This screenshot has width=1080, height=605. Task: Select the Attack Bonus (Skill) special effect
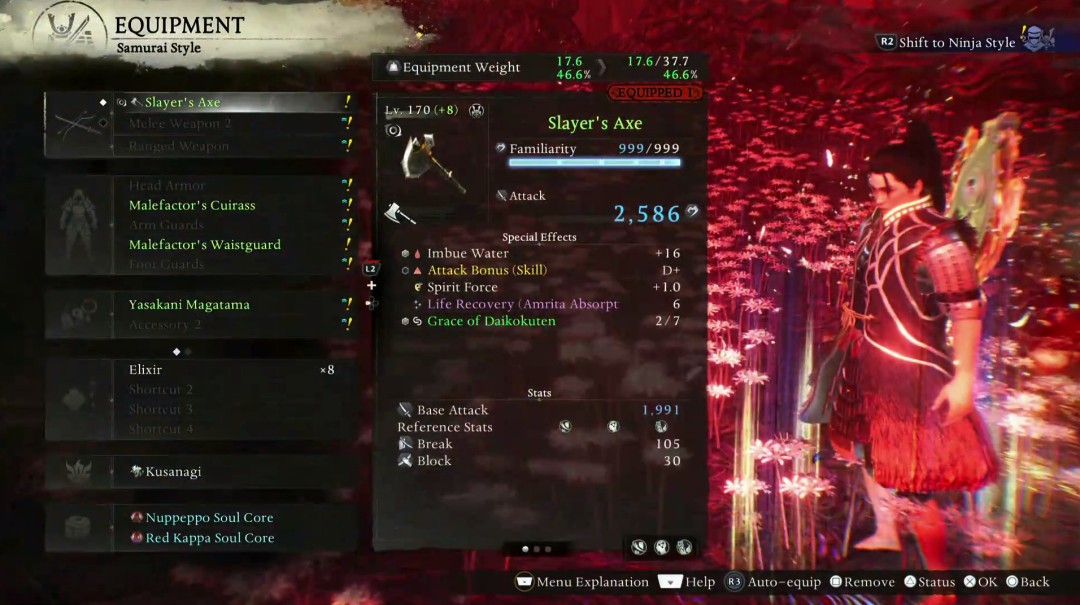487,270
